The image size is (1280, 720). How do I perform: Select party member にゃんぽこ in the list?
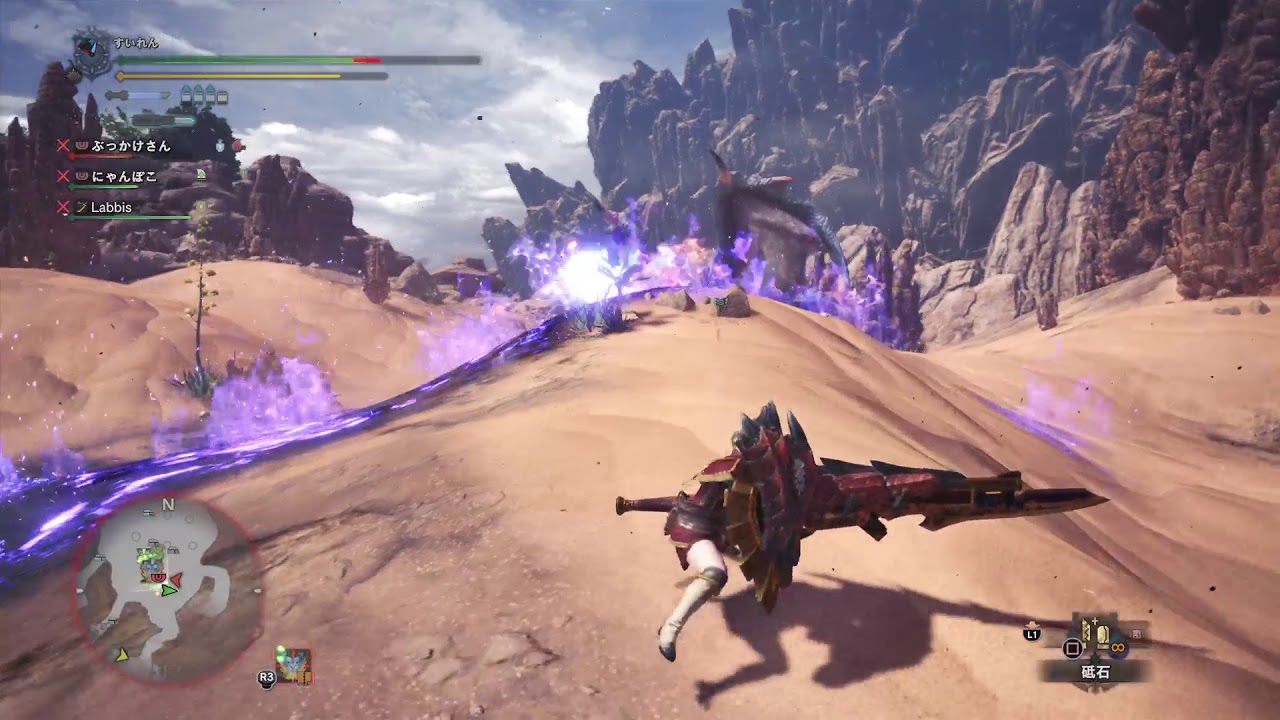125,177
